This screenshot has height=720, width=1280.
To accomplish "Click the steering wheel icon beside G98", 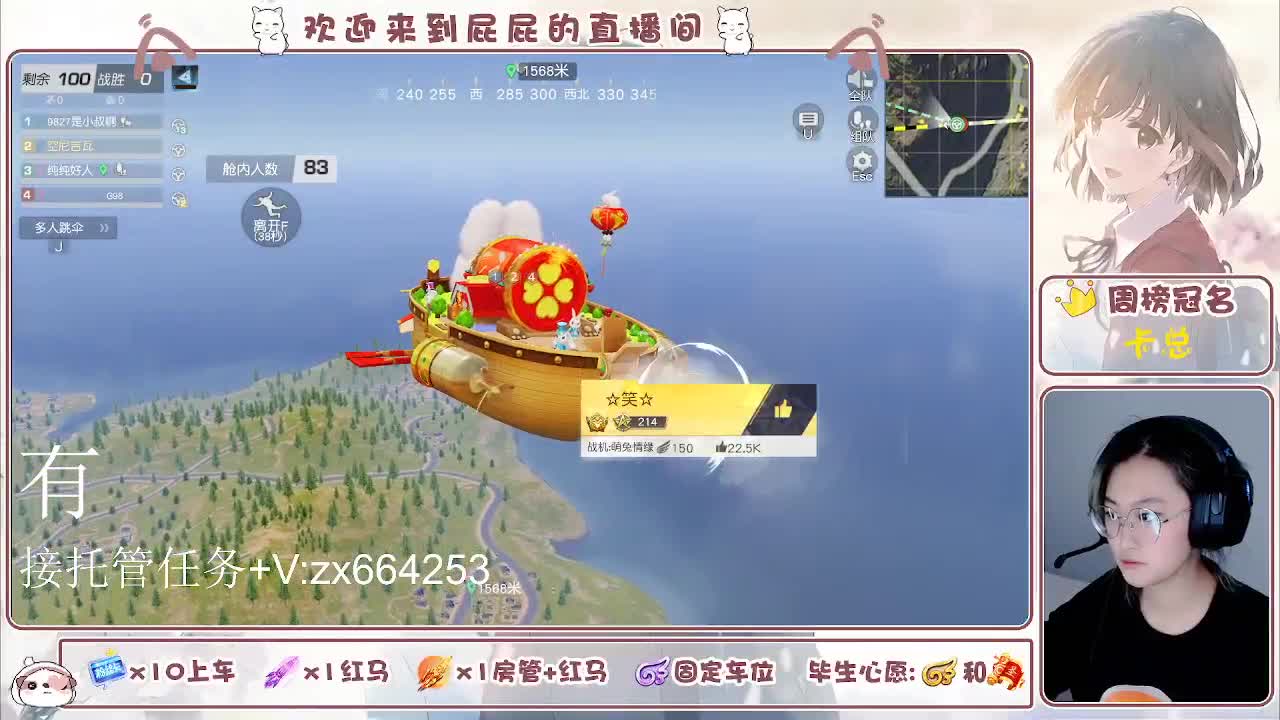I will point(179,197).
